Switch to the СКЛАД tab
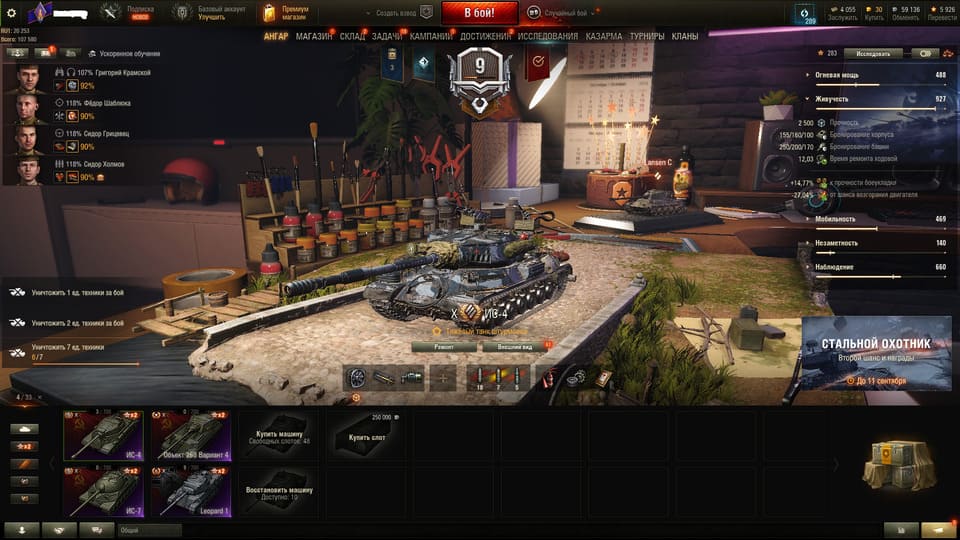 point(352,37)
